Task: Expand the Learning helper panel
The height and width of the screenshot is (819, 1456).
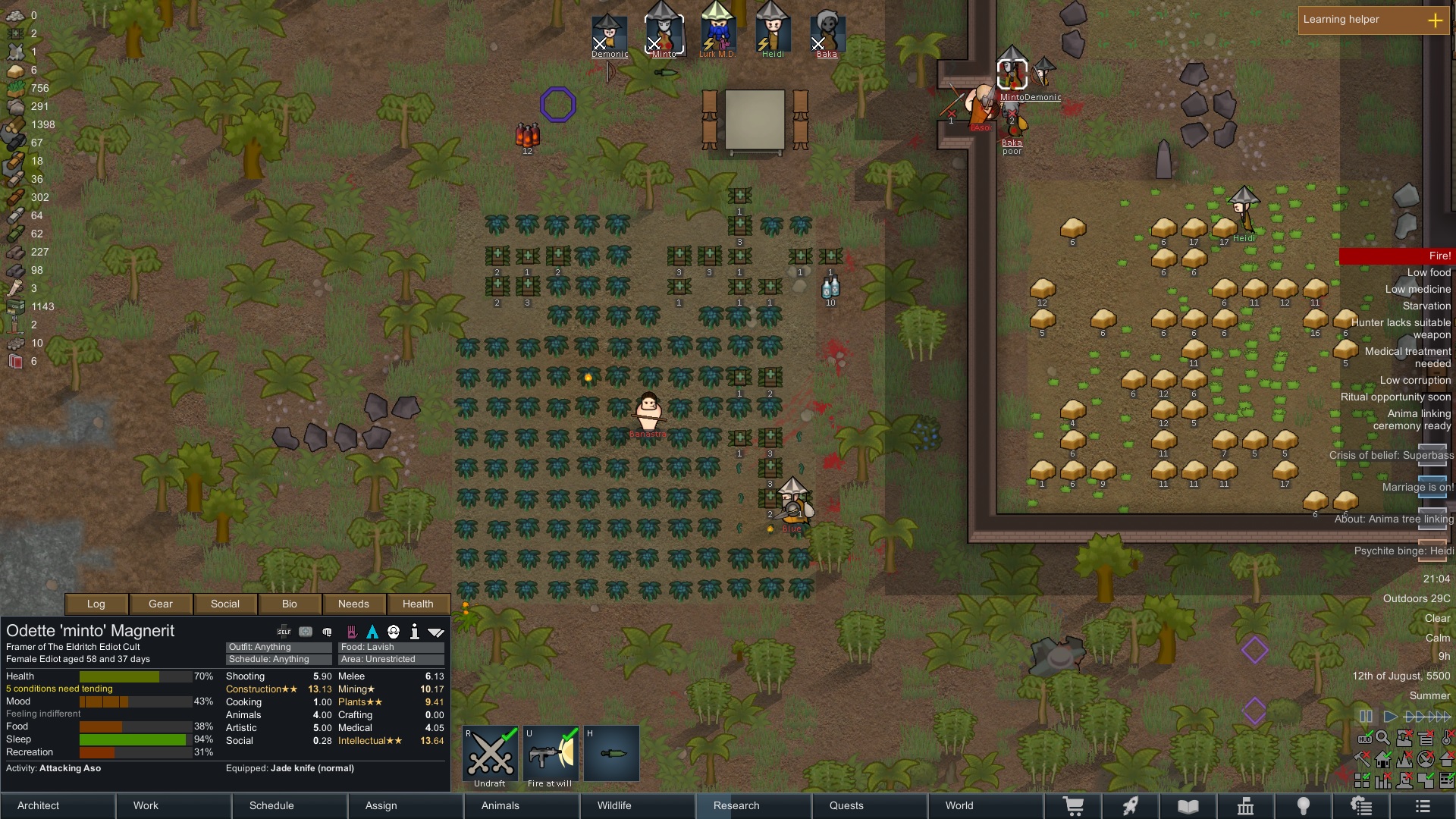Action: pyautogui.click(x=1435, y=20)
